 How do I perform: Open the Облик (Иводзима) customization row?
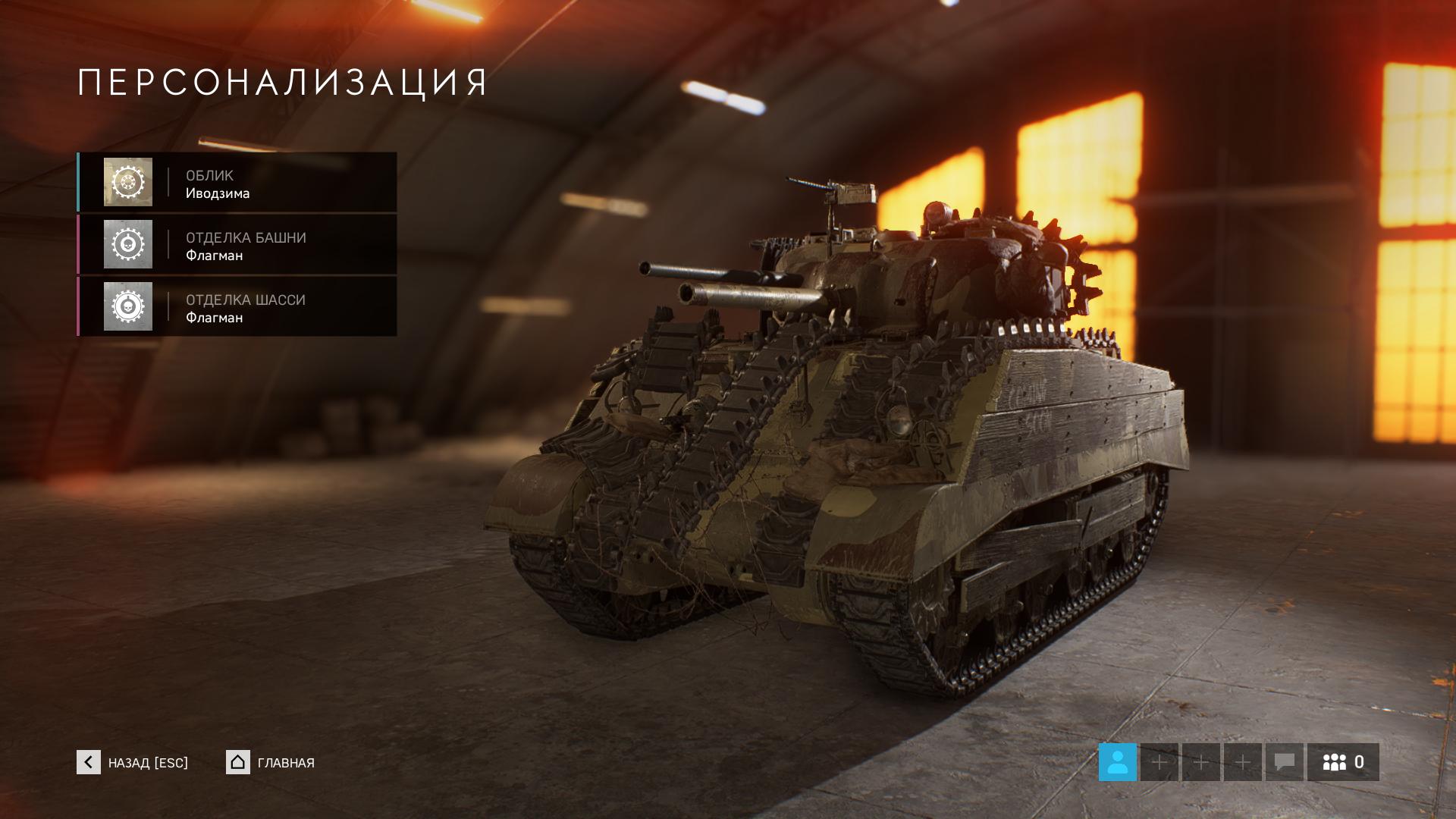[237, 183]
